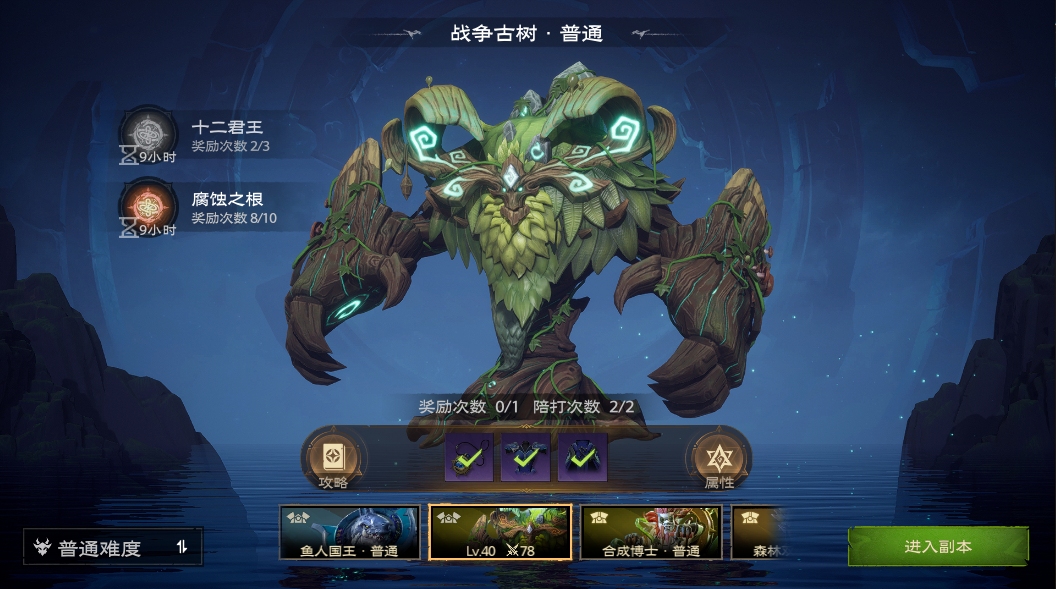
Task: Enter the dungeon with 进入副本 button
Action: pos(937,547)
